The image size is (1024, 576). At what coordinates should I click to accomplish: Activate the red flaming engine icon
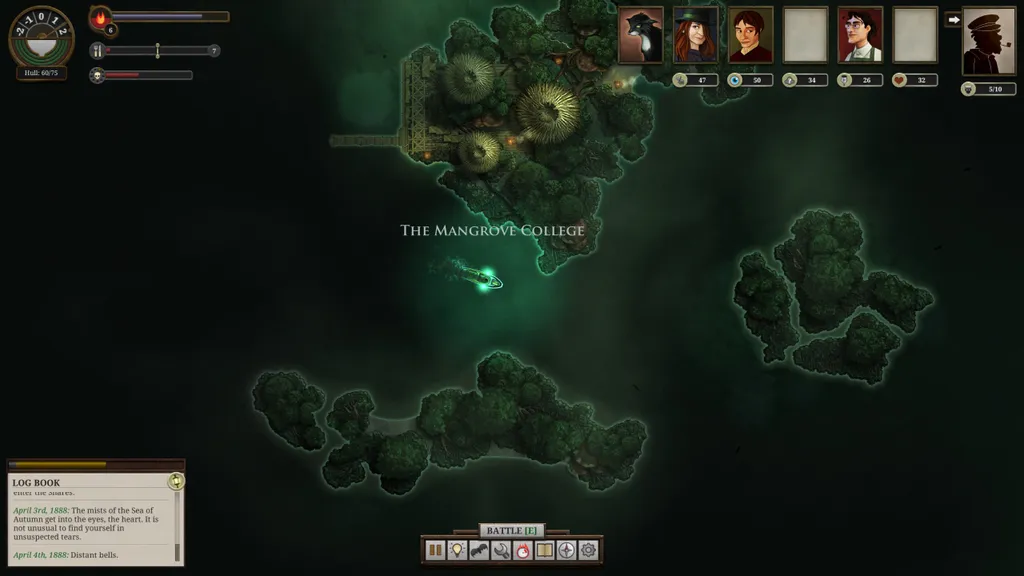click(x=523, y=550)
